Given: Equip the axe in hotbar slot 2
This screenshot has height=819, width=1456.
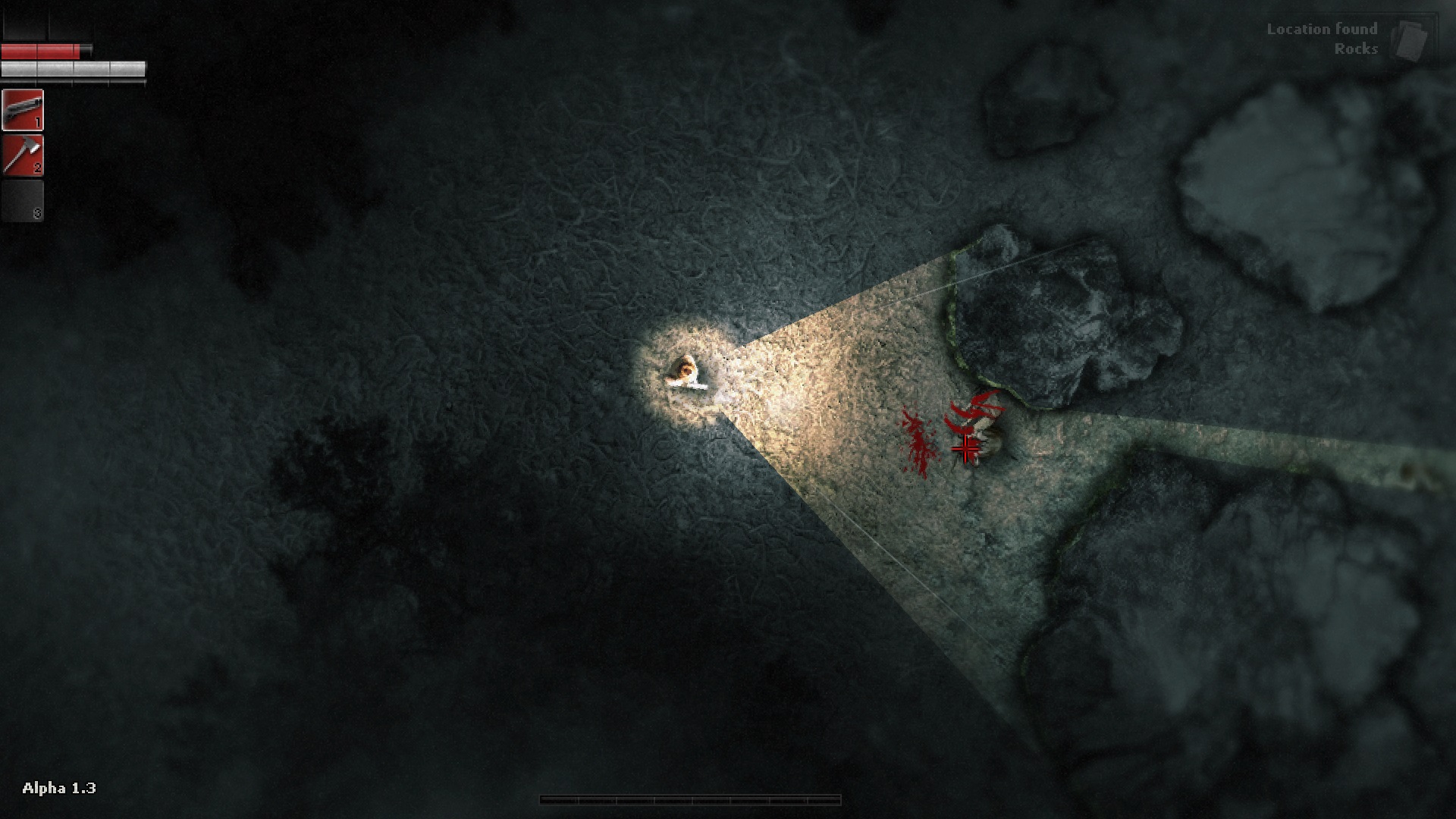Looking at the screenshot, I should 23,155.
